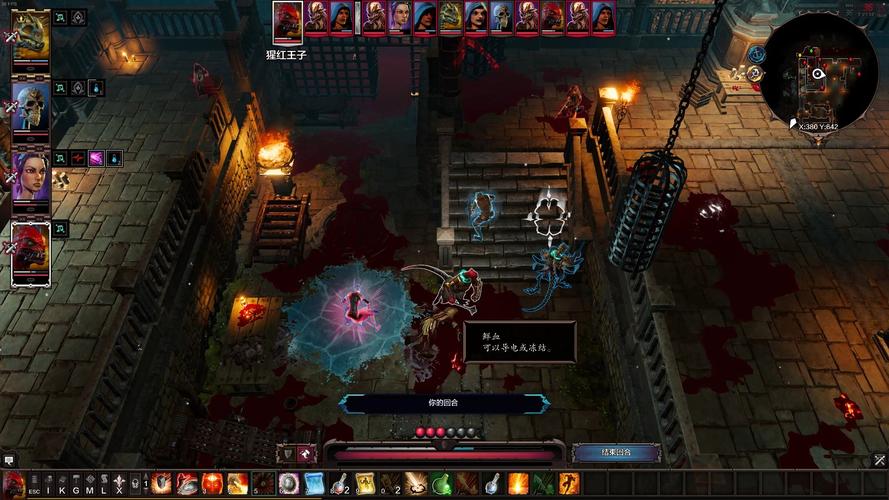Click the curved arrow button above health bar

pyautogui.click(x=307, y=453)
